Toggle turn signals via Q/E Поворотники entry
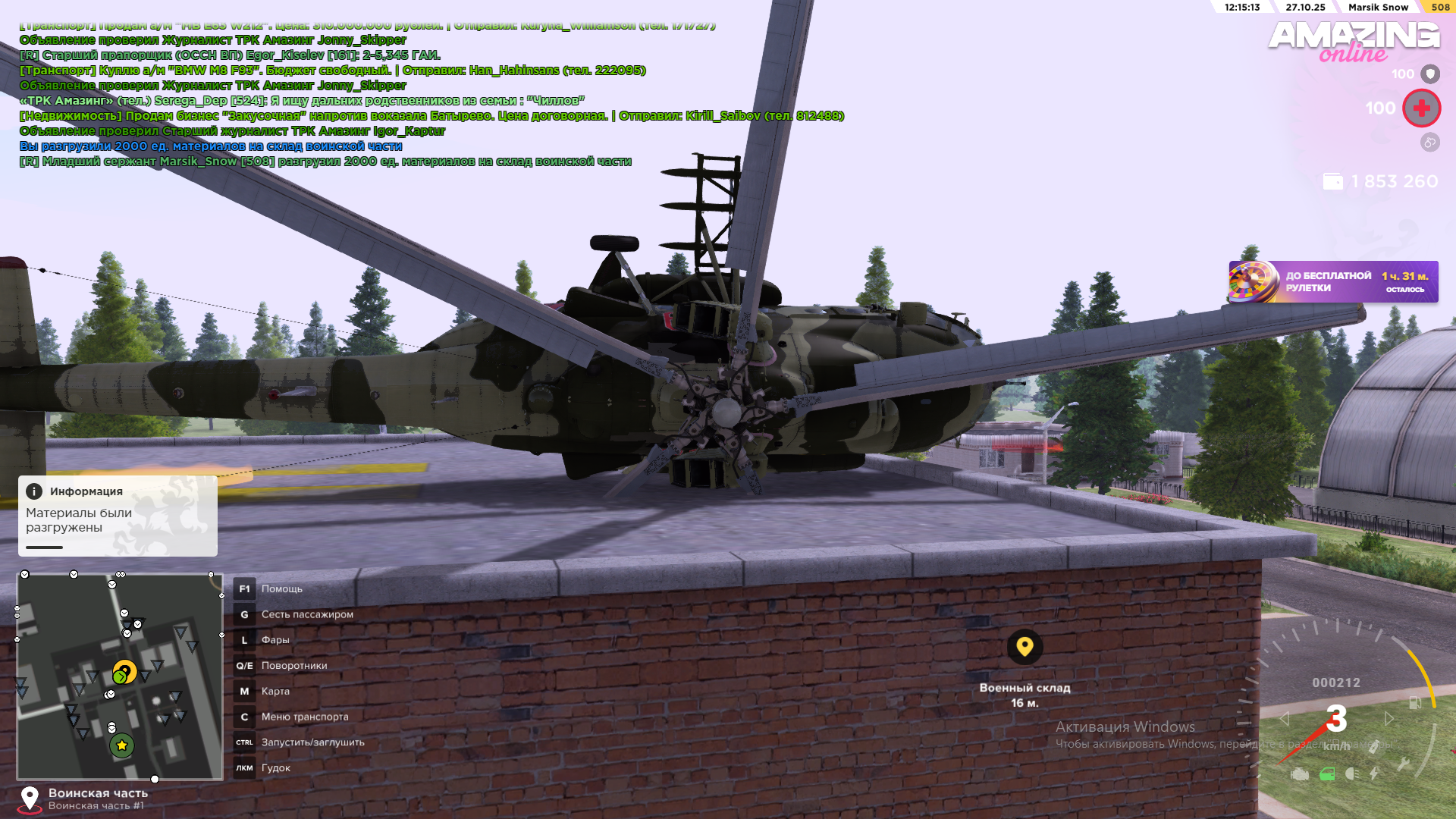 click(x=295, y=665)
